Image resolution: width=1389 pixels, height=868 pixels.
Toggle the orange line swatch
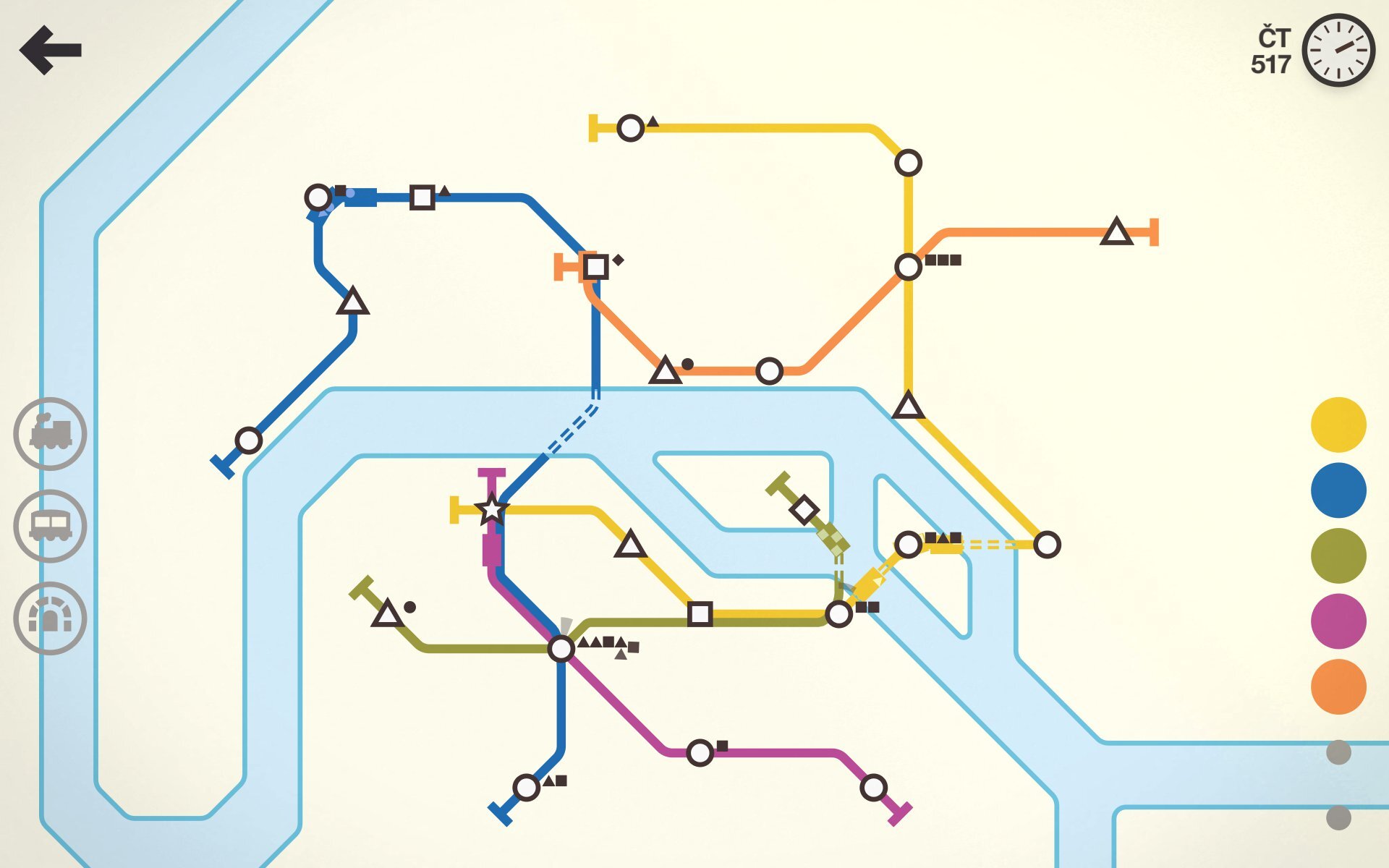[x=1338, y=681]
